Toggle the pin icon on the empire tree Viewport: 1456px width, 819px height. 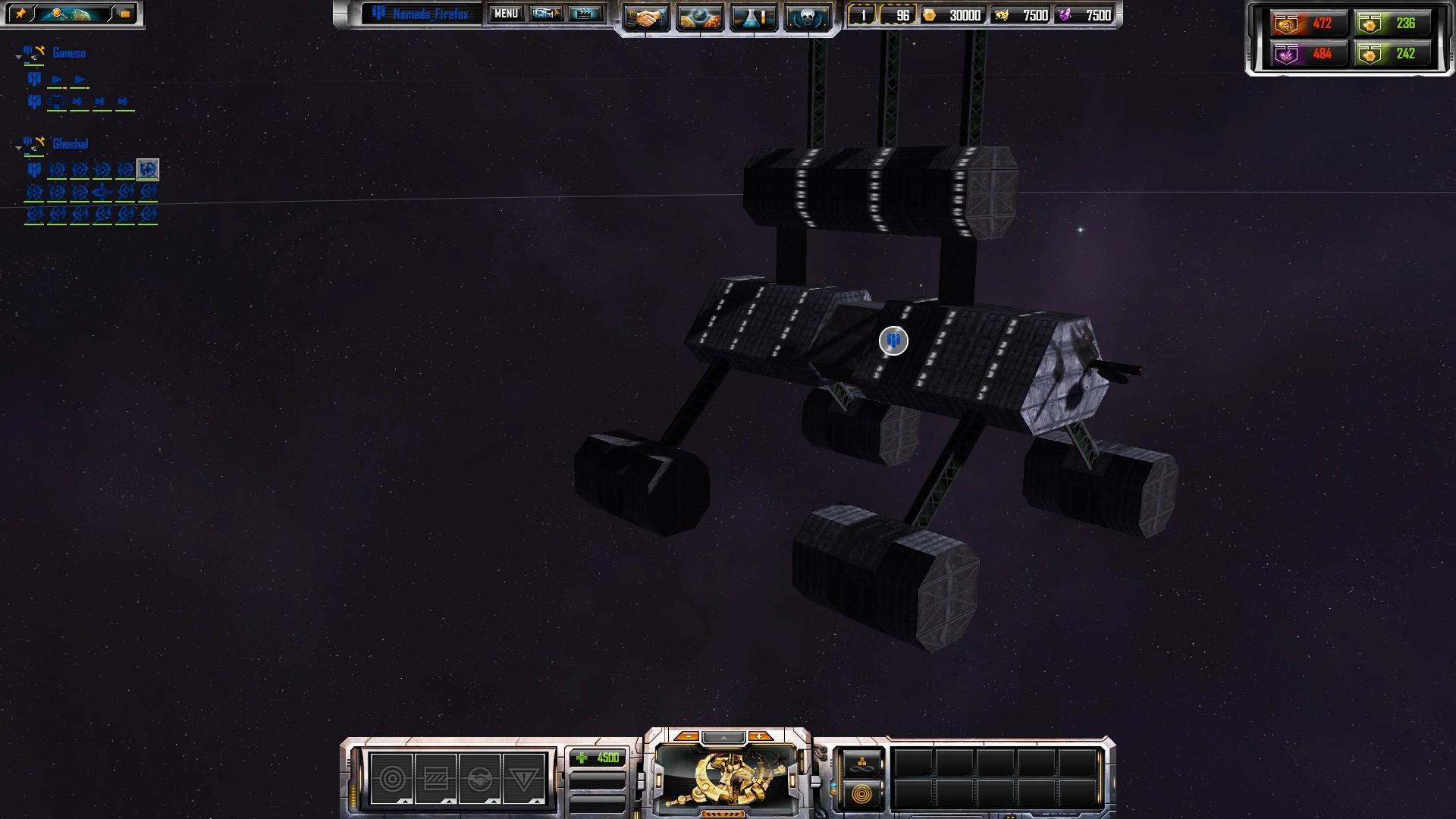[x=20, y=14]
